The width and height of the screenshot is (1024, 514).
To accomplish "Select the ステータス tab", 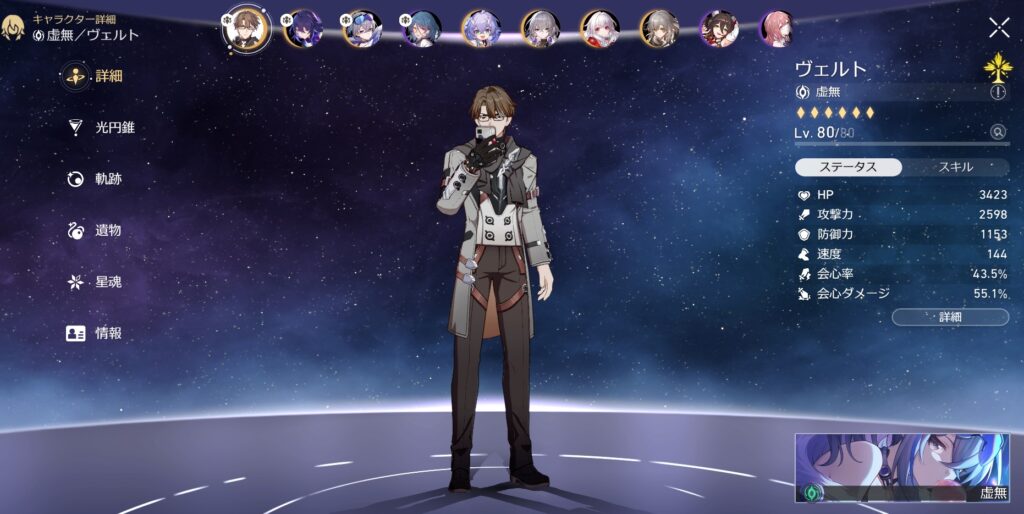I will point(848,167).
